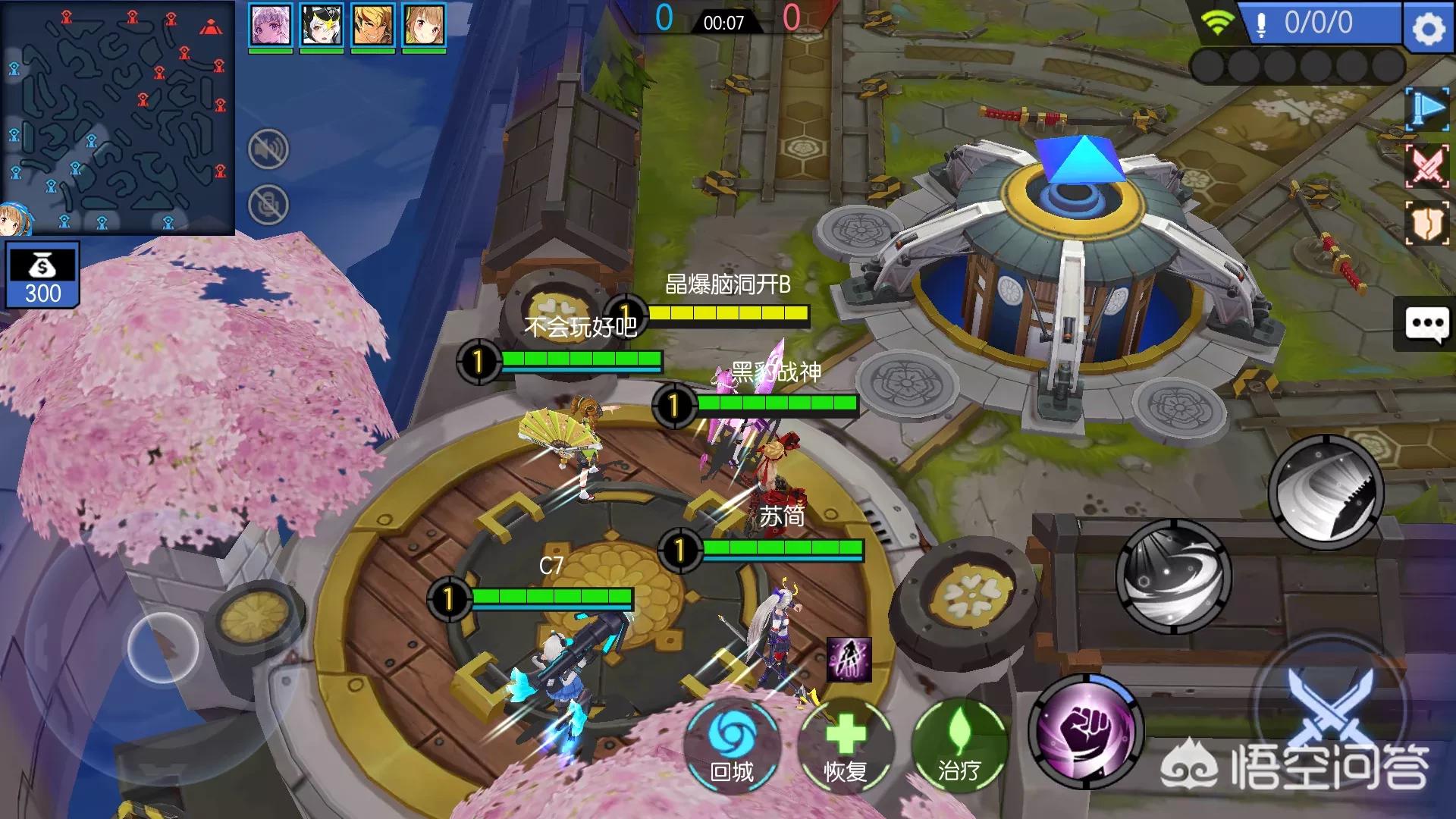Open the gold shop showing 300
1456x819 pixels.
42,275
